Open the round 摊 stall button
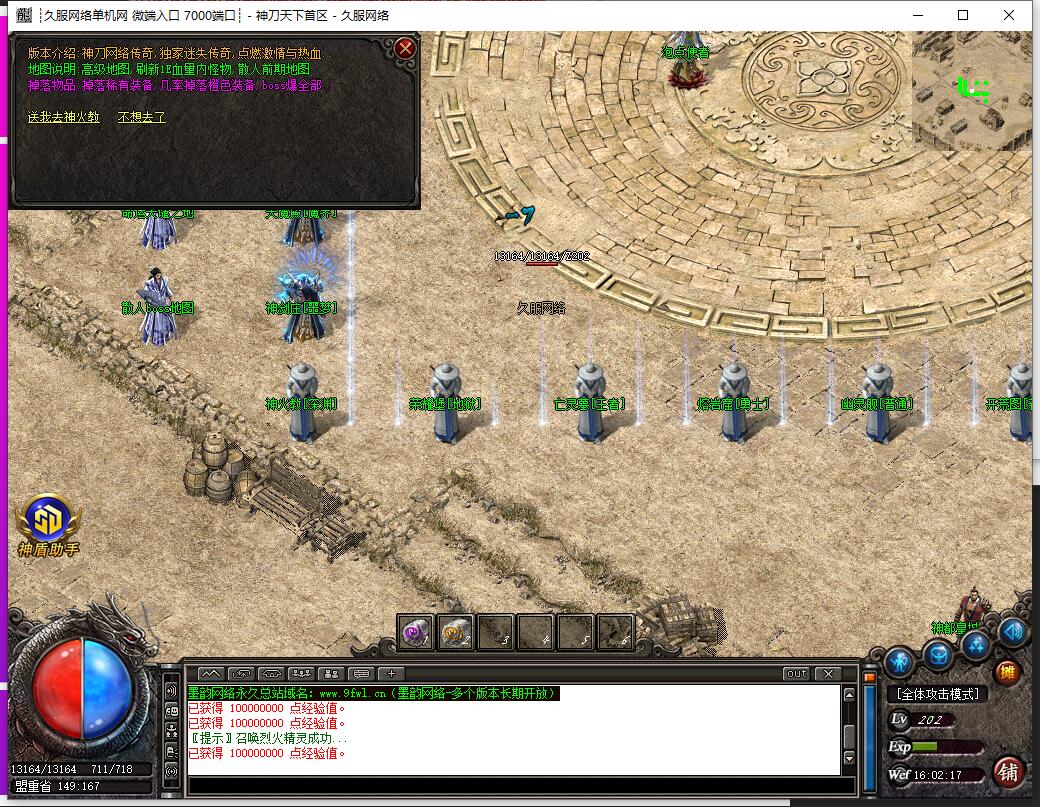 pos(1007,671)
